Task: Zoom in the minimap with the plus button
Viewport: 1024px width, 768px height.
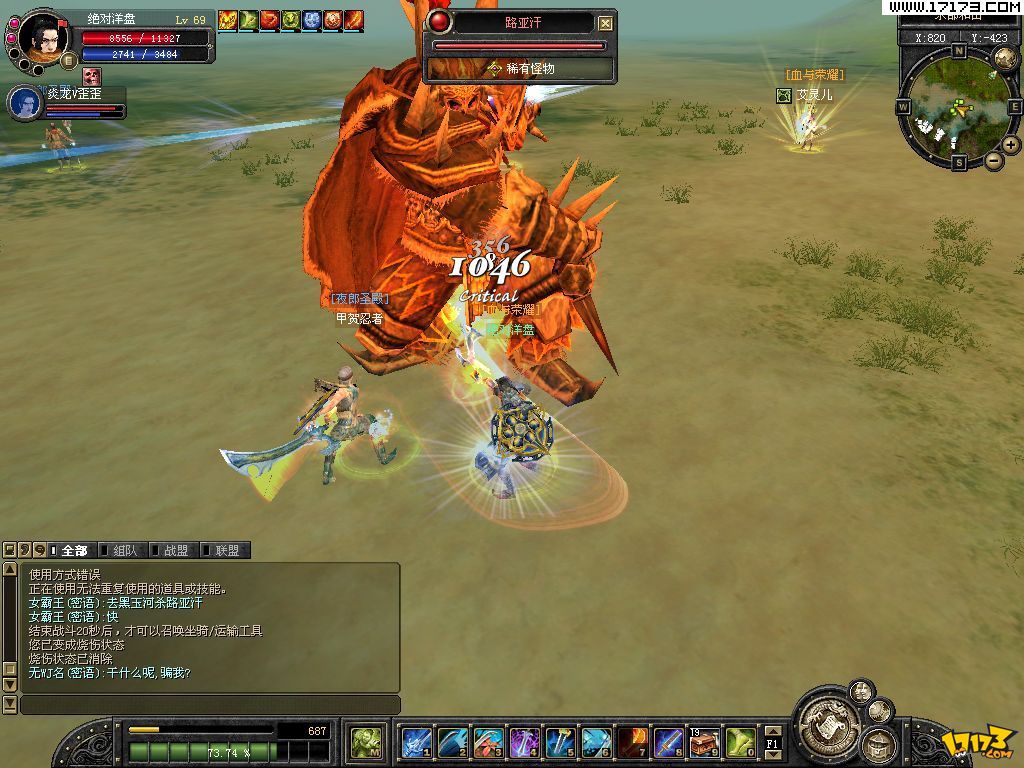Action: [1011, 145]
